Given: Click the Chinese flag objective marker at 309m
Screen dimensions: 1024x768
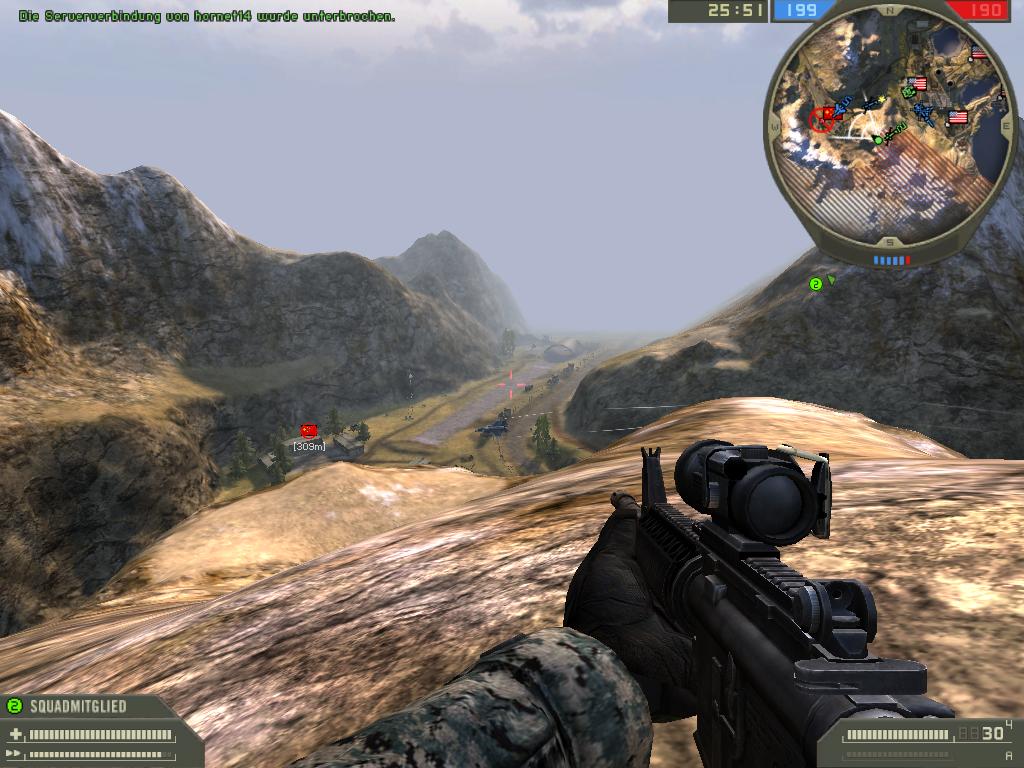Looking at the screenshot, I should [x=308, y=430].
